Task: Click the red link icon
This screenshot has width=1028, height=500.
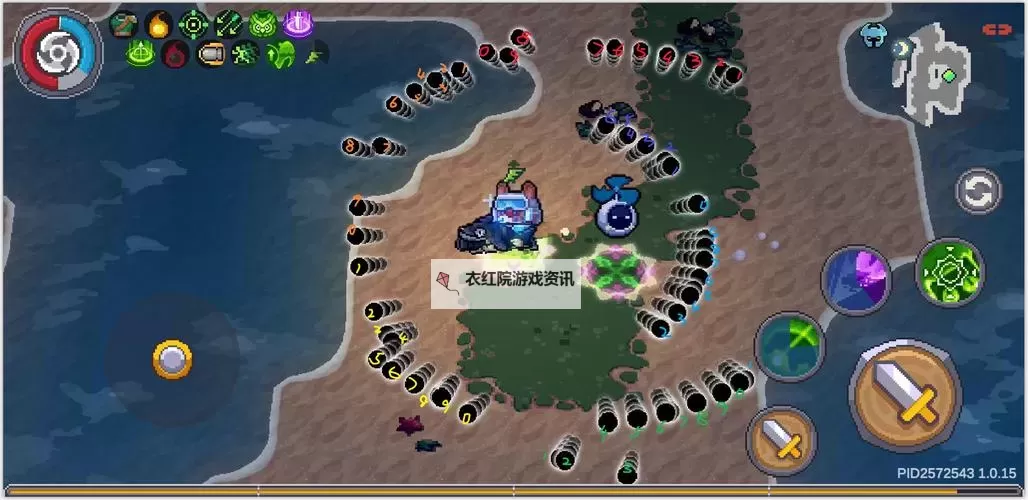Action: click(x=997, y=30)
